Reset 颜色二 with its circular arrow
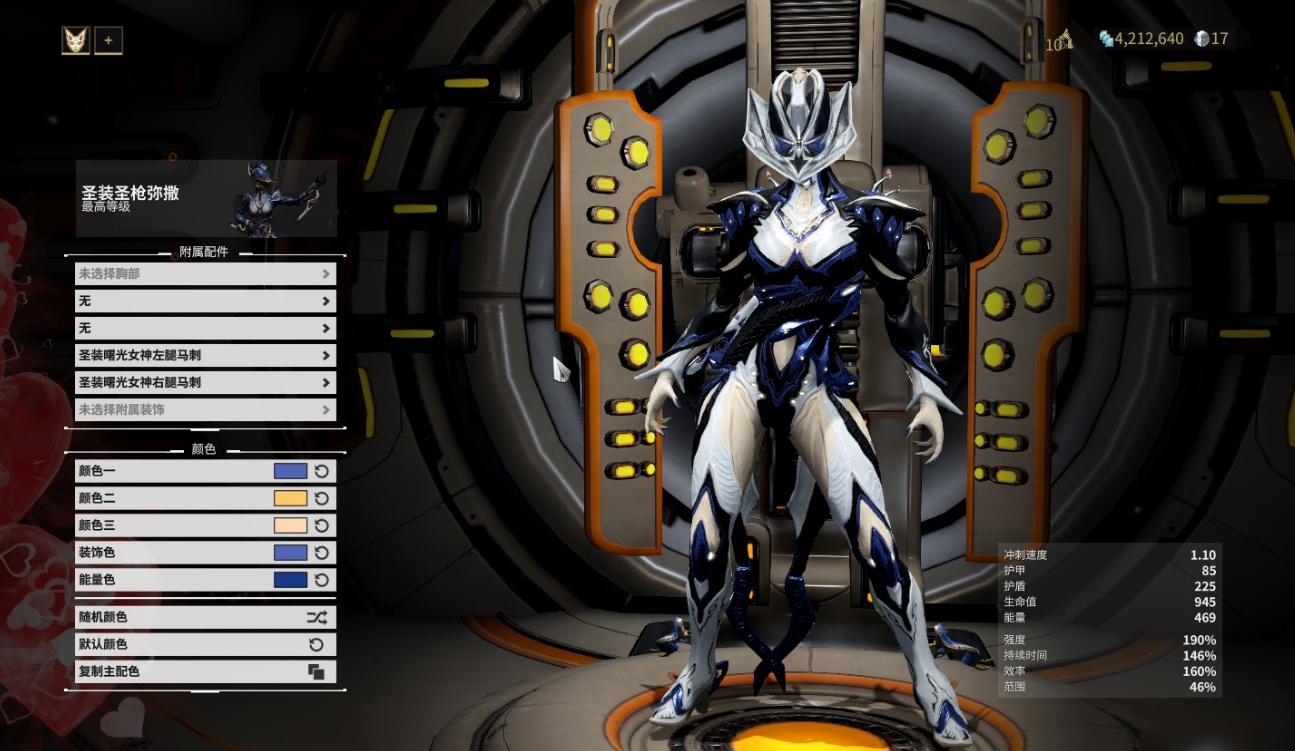This screenshot has width=1295, height=751. click(322, 498)
